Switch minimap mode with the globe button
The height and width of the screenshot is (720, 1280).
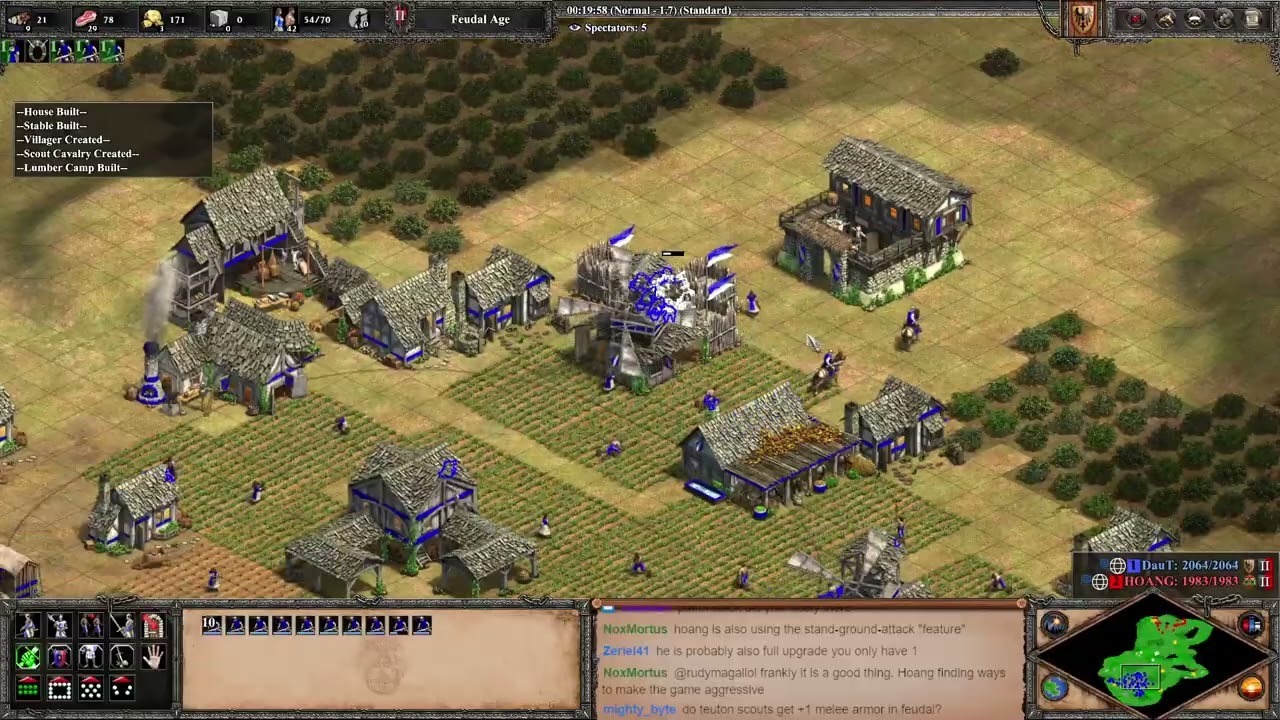pyautogui.click(x=1055, y=687)
